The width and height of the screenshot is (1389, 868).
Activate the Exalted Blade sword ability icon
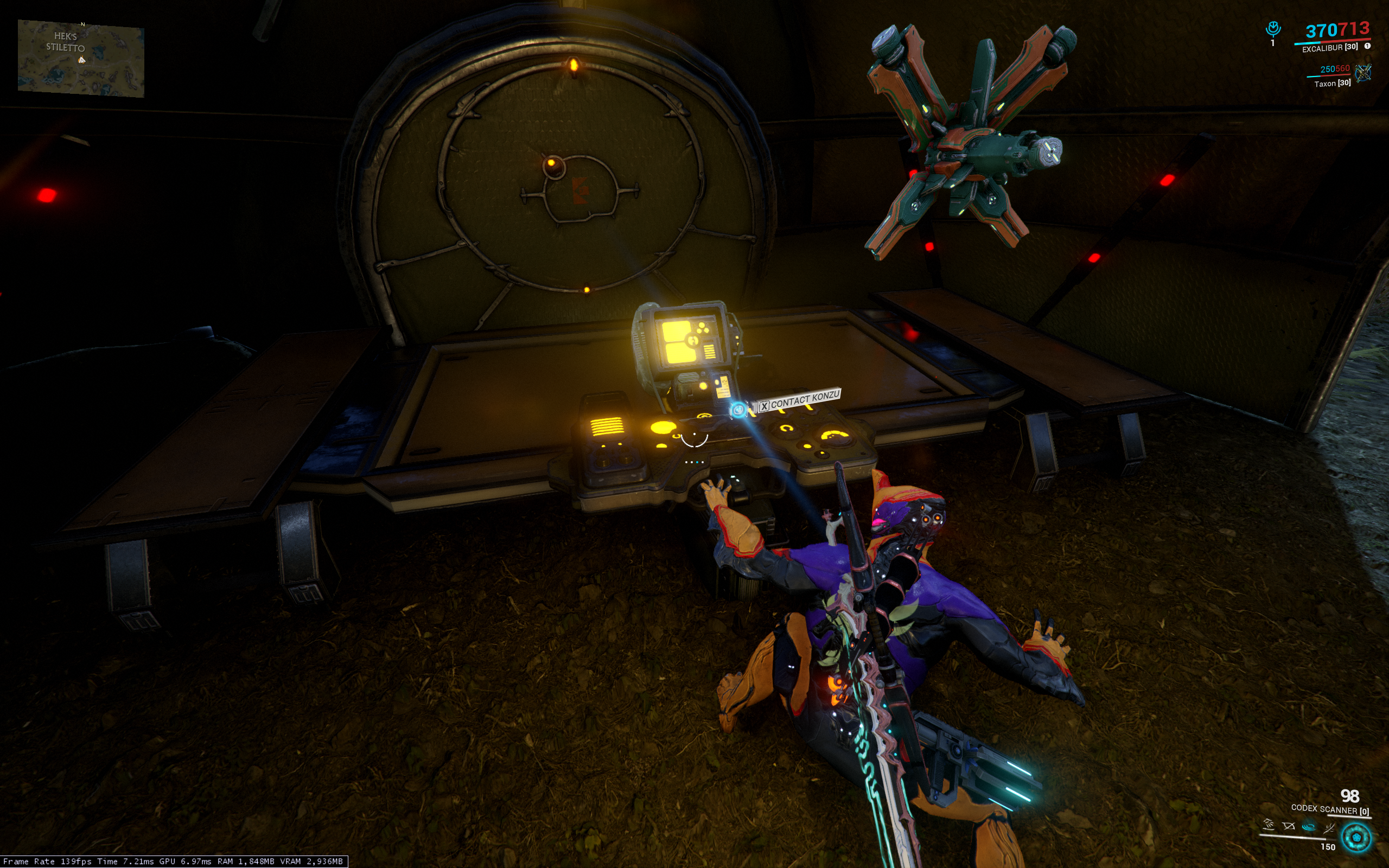[1329, 827]
